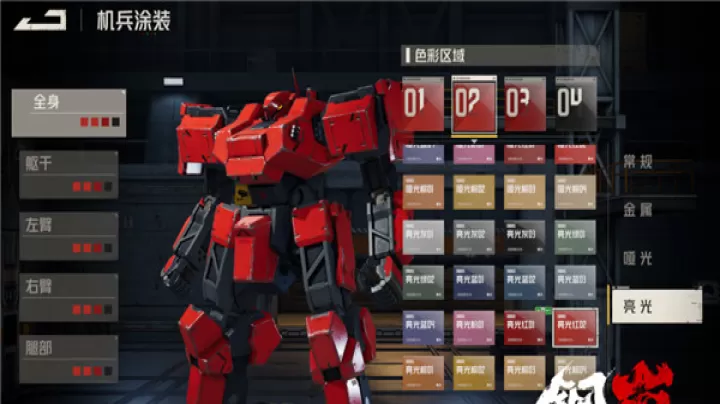Select color region 01

(423, 104)
